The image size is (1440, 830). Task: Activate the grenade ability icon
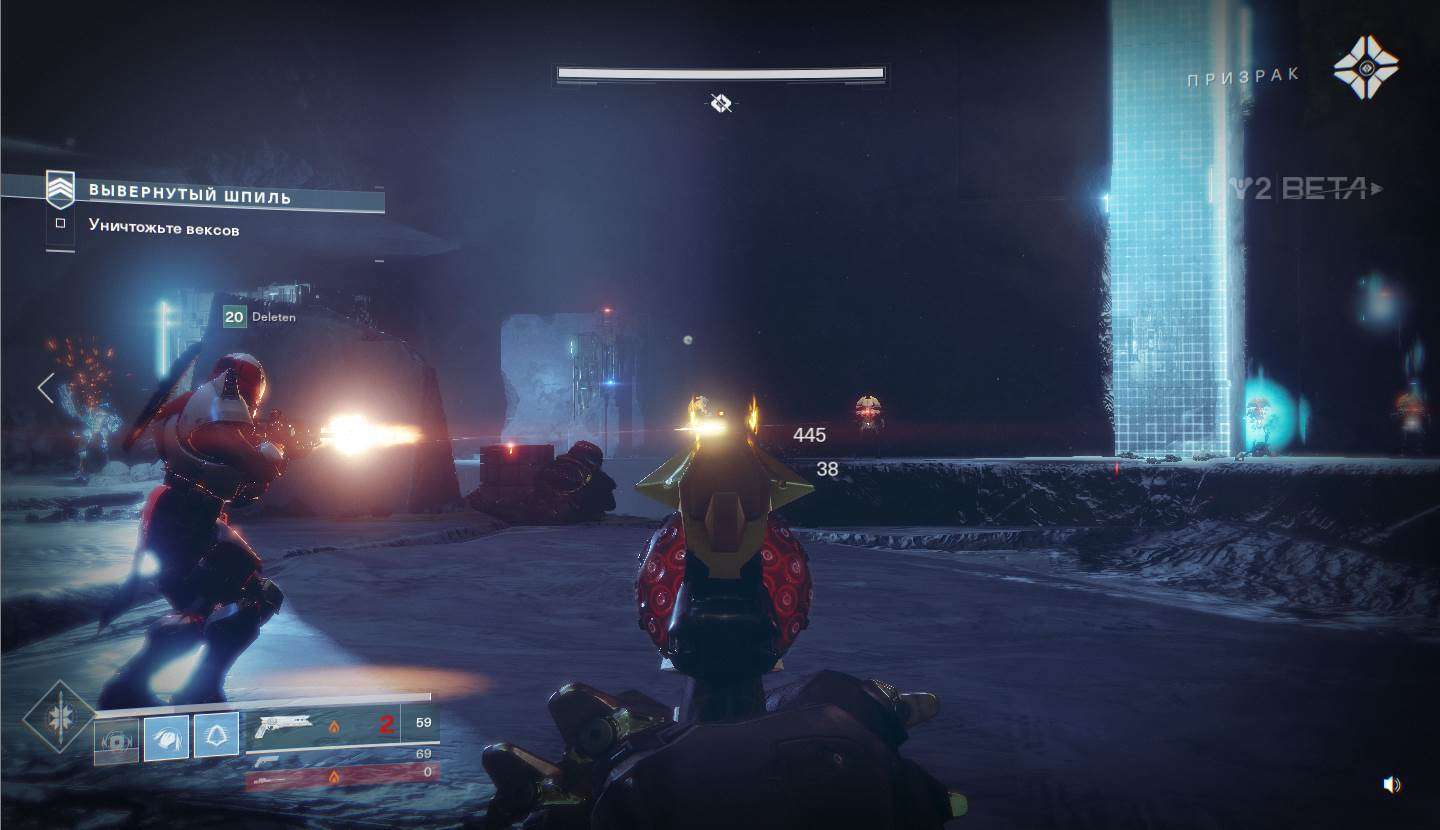(x=116, y=740)
